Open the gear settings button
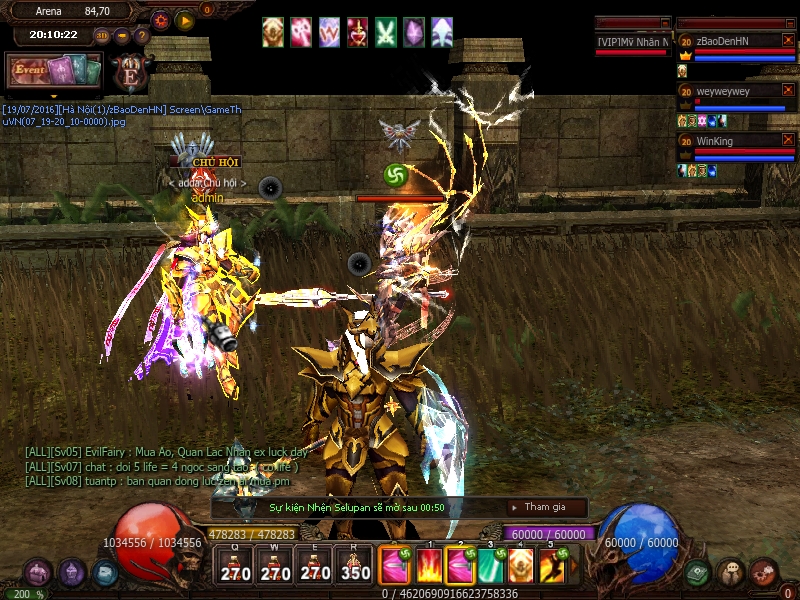The height and width of the screenshot is (600, 800). pyautogui.click(x=161, y=19)
